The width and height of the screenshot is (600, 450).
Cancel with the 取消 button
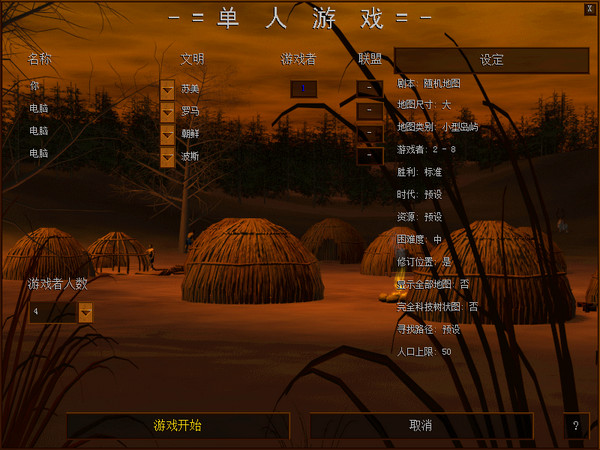coord(421,426)
